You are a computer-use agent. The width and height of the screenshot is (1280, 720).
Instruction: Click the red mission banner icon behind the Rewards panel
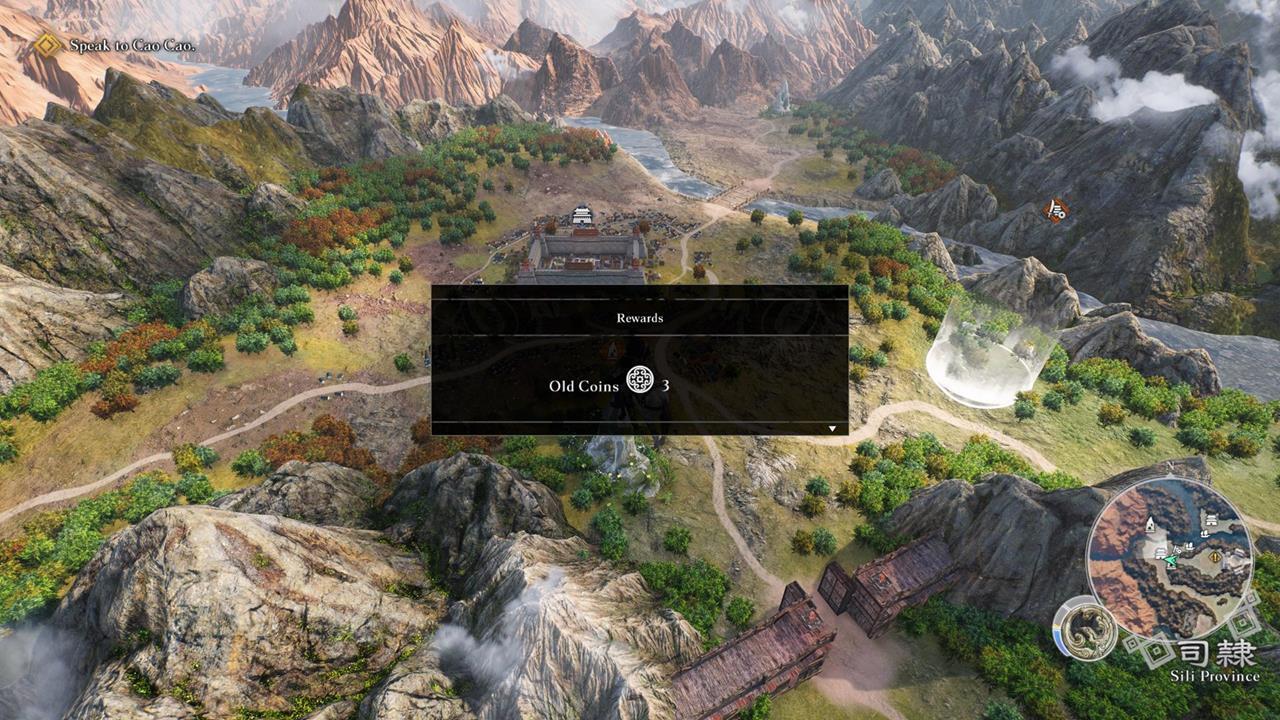[x=611, y=350]
